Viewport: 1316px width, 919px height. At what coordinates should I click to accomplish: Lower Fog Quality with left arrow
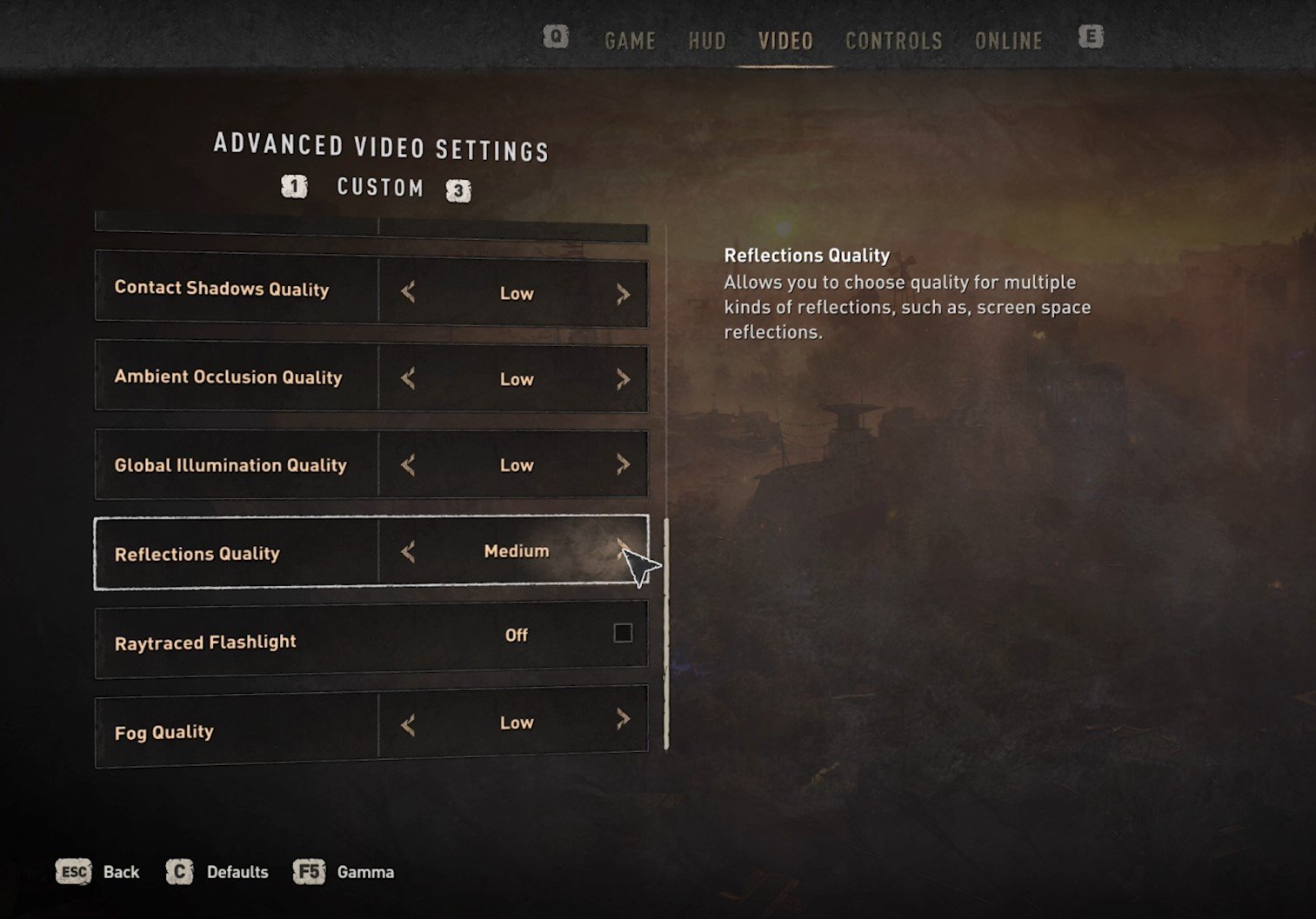[x=408, y=724]
